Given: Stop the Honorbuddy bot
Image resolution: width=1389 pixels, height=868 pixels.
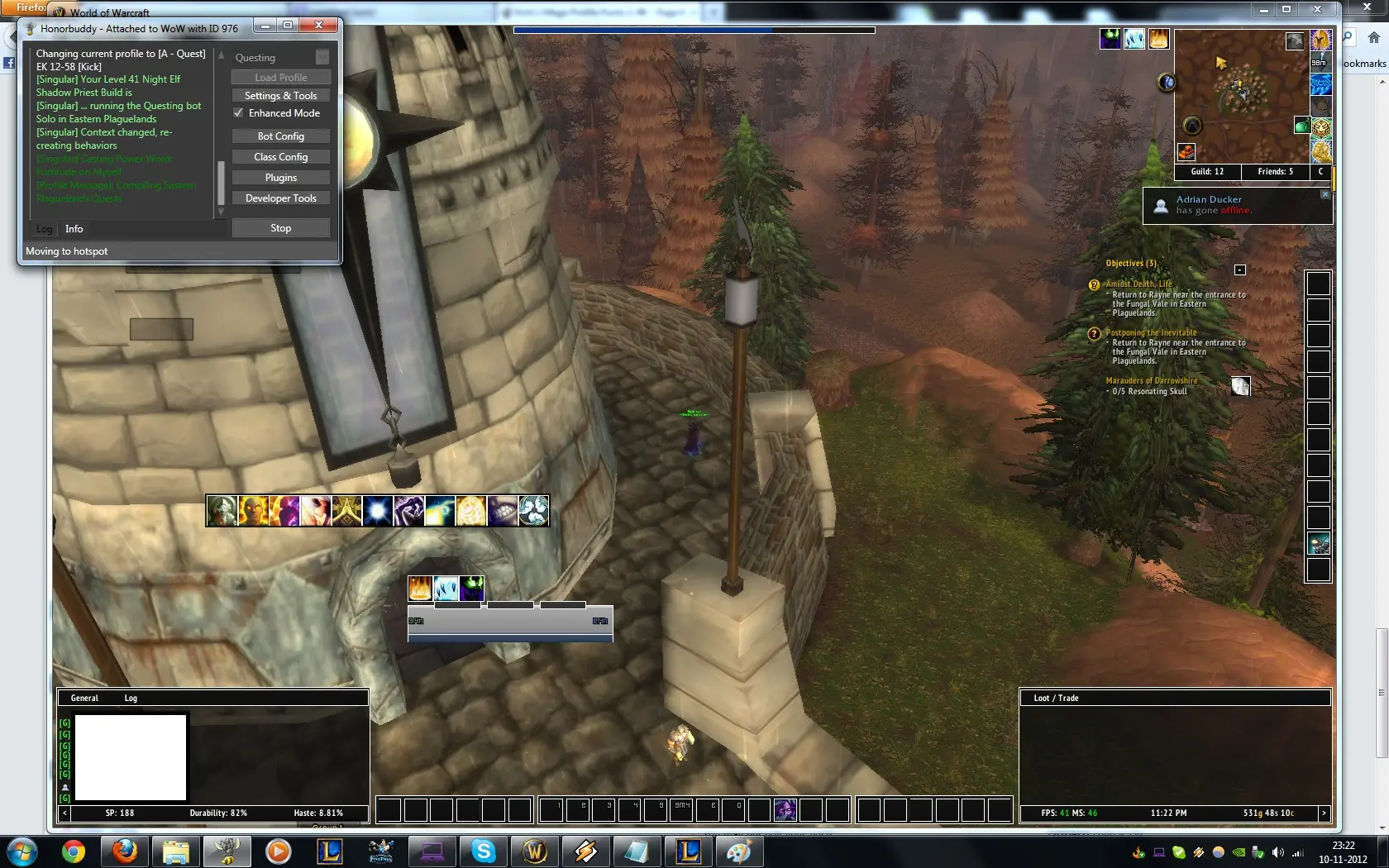Looking at the screenshot, I should [x=280, y=228].
